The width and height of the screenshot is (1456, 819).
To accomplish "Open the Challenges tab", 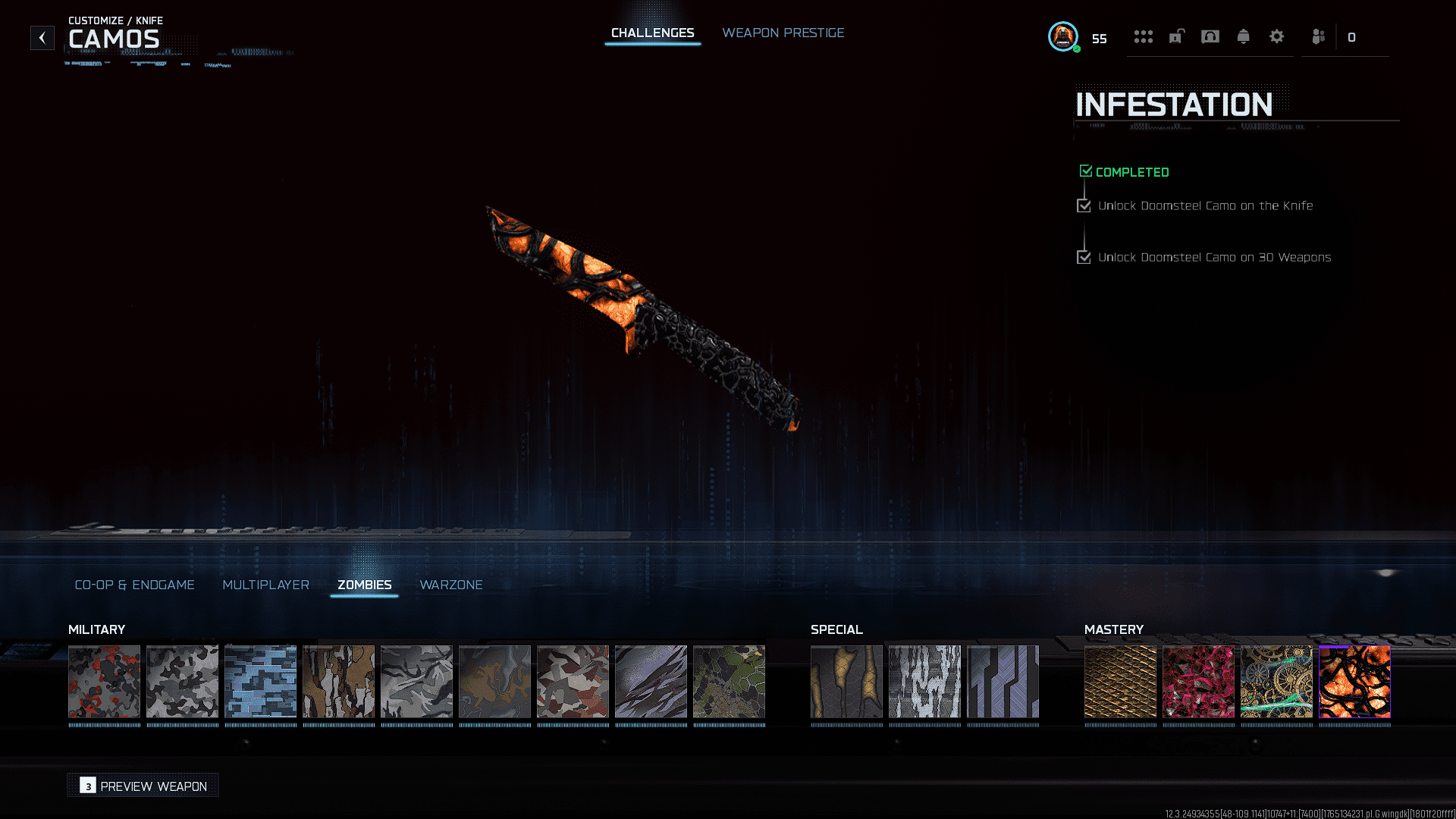I will [652, 33].
